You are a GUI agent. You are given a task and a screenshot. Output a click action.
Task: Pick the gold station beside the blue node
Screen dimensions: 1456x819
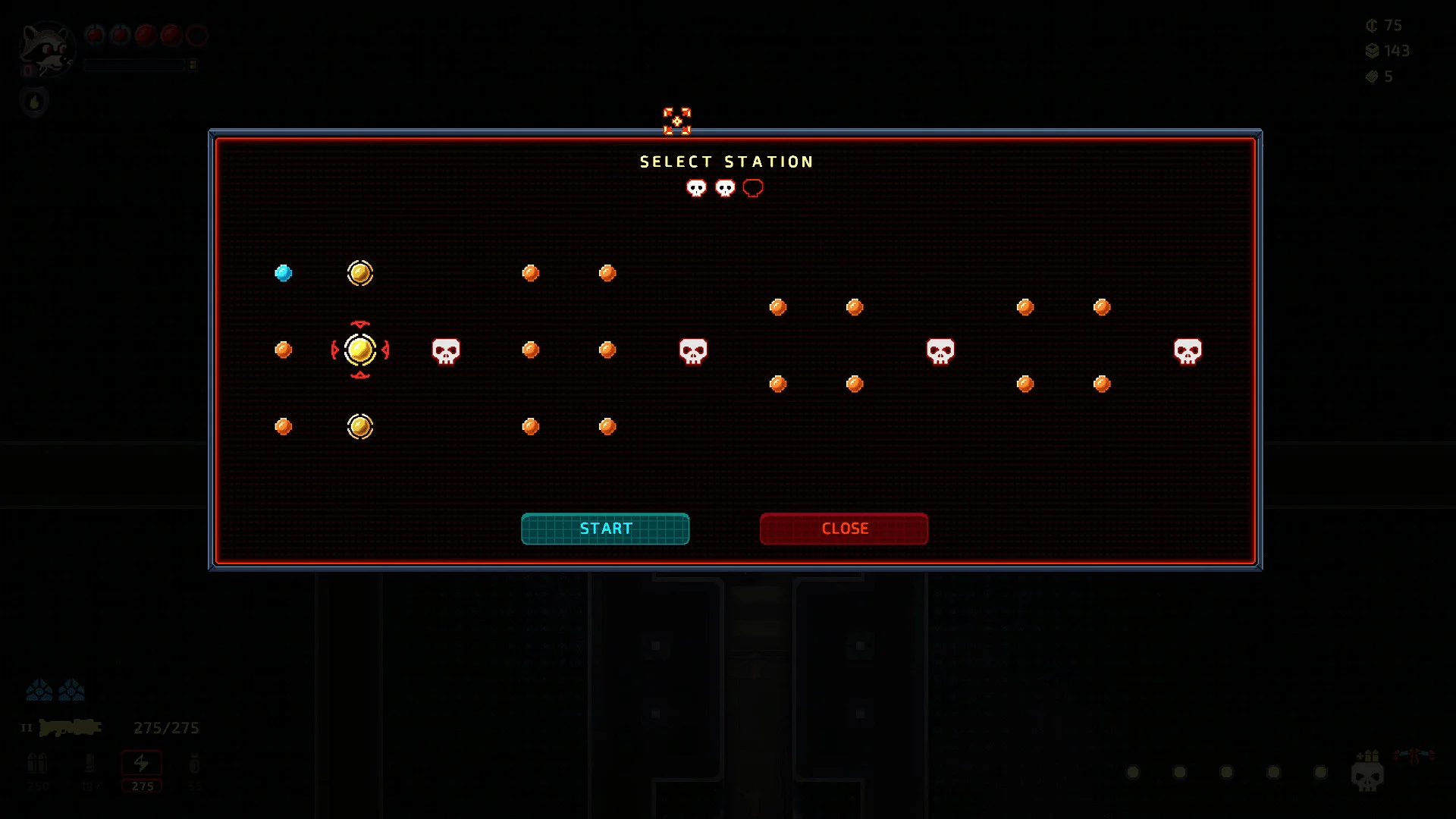360,273
